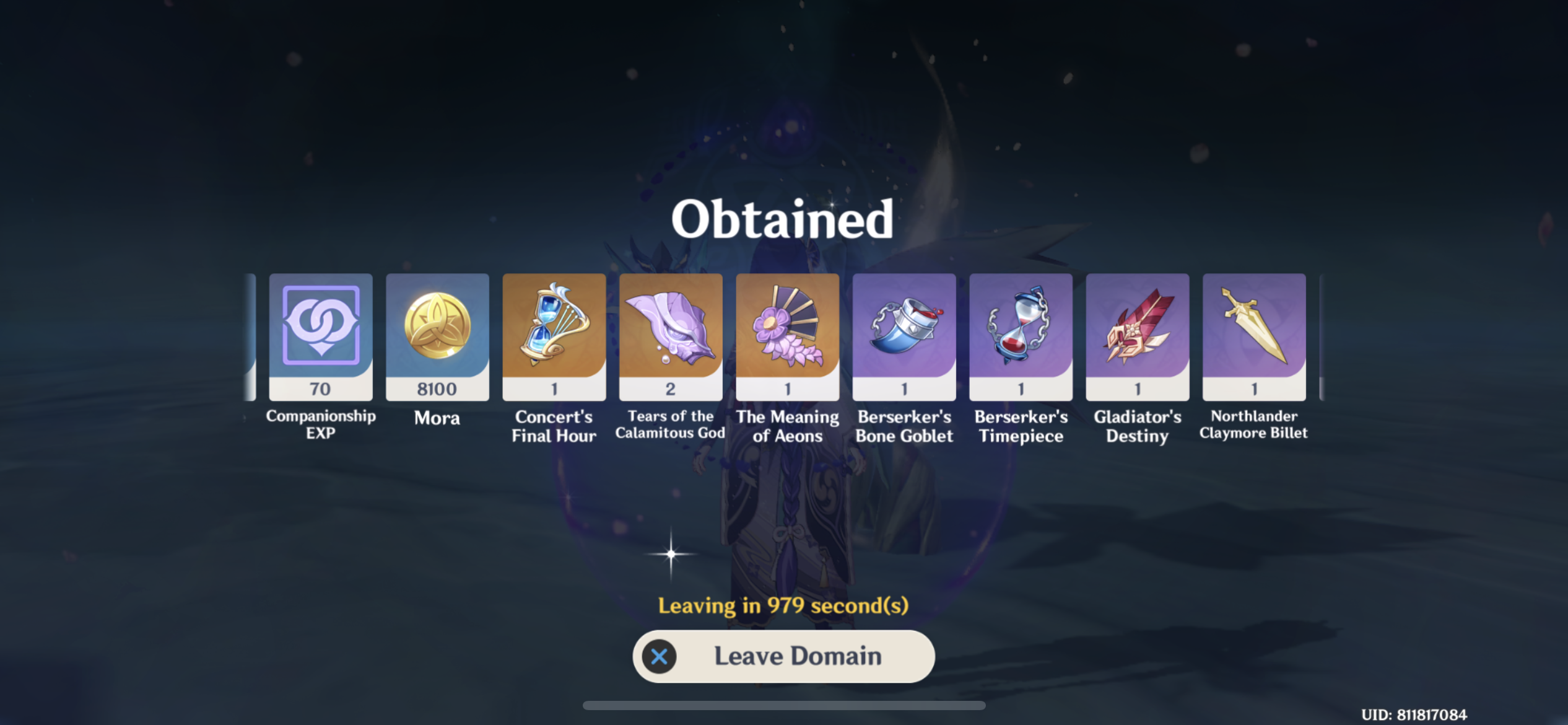Select the quantity 70 on Companionship EXP
The height and width of the screenshot is (725, 1568).
point(320,388)
